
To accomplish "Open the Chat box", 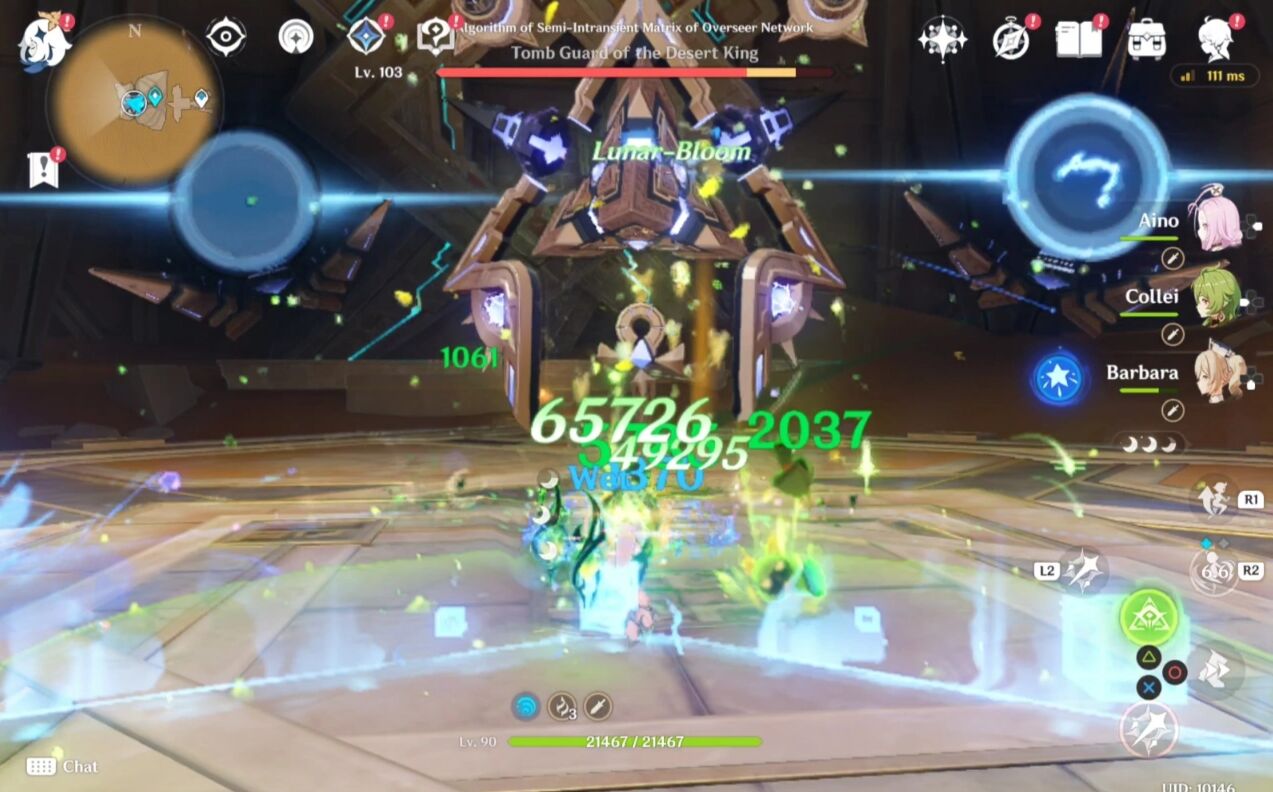I will [63, 766].
